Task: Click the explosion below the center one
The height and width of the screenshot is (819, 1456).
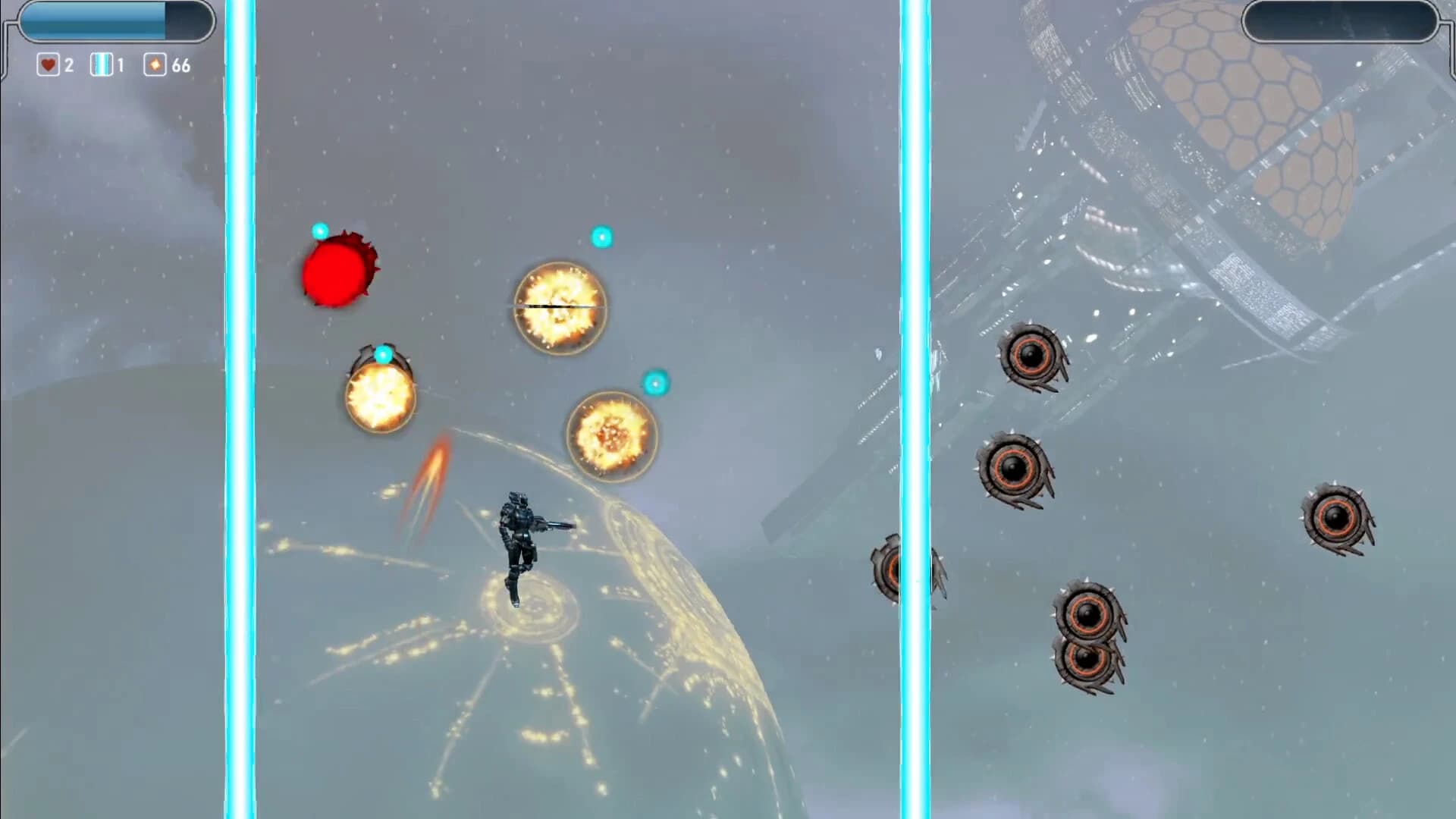Action: (611, 435)
